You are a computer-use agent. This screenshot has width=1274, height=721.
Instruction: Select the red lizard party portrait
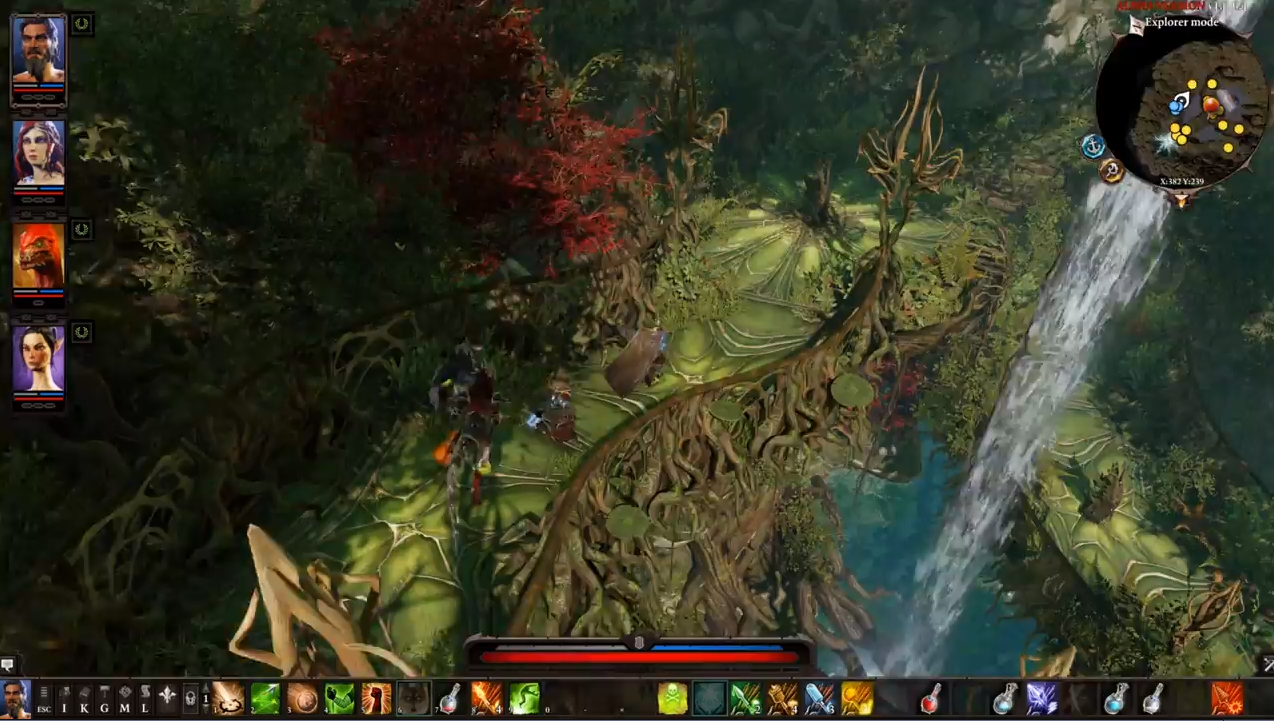(x=39, y=256)
